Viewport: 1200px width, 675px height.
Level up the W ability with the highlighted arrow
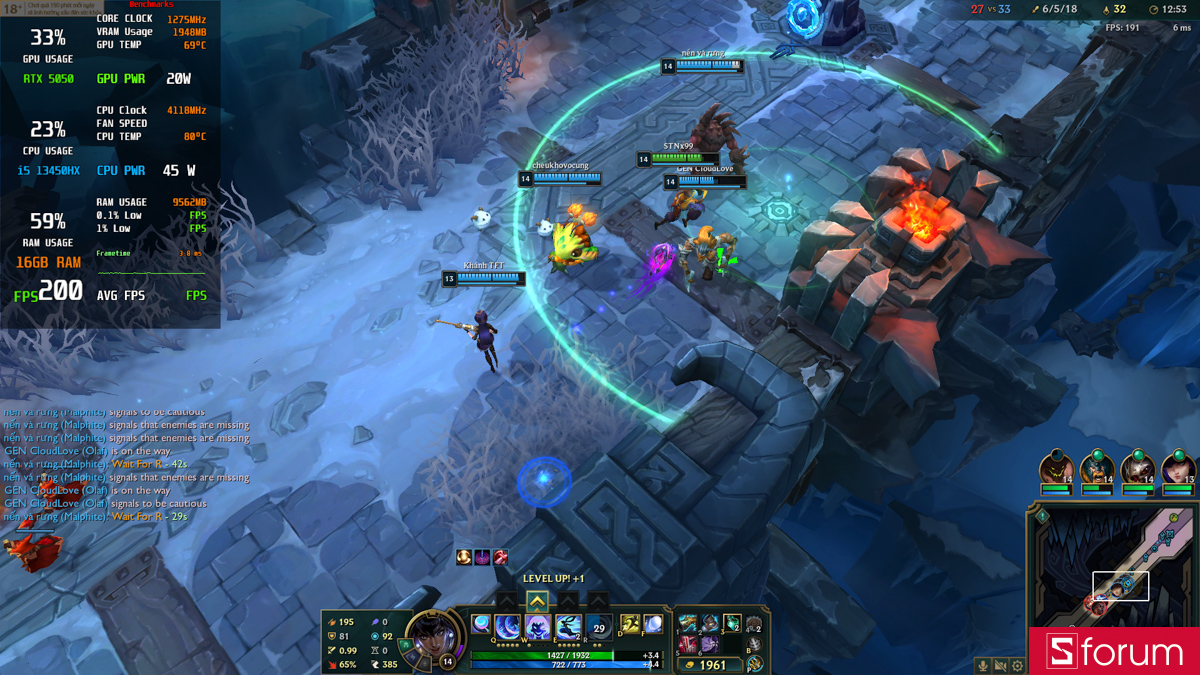click(537, 600)
